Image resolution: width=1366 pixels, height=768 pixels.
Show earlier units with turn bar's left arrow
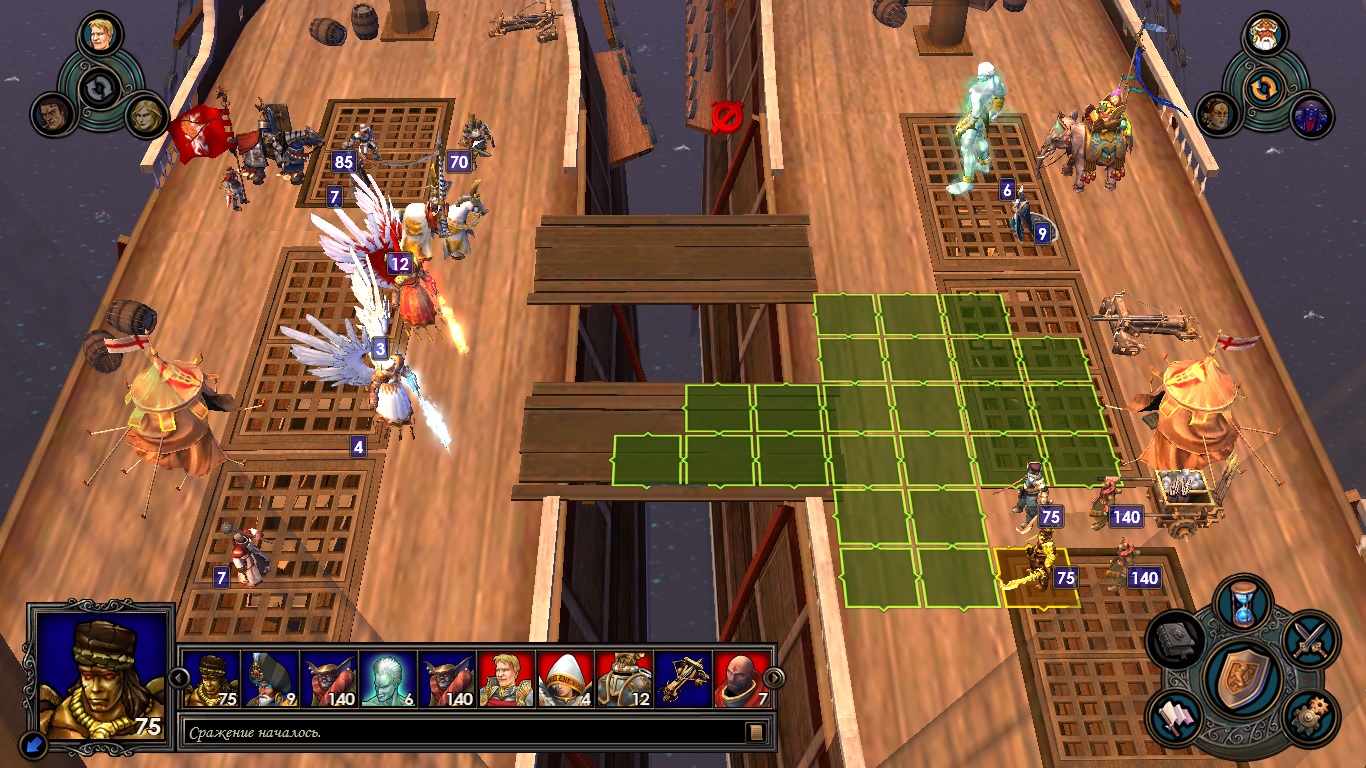coord(179,679)
